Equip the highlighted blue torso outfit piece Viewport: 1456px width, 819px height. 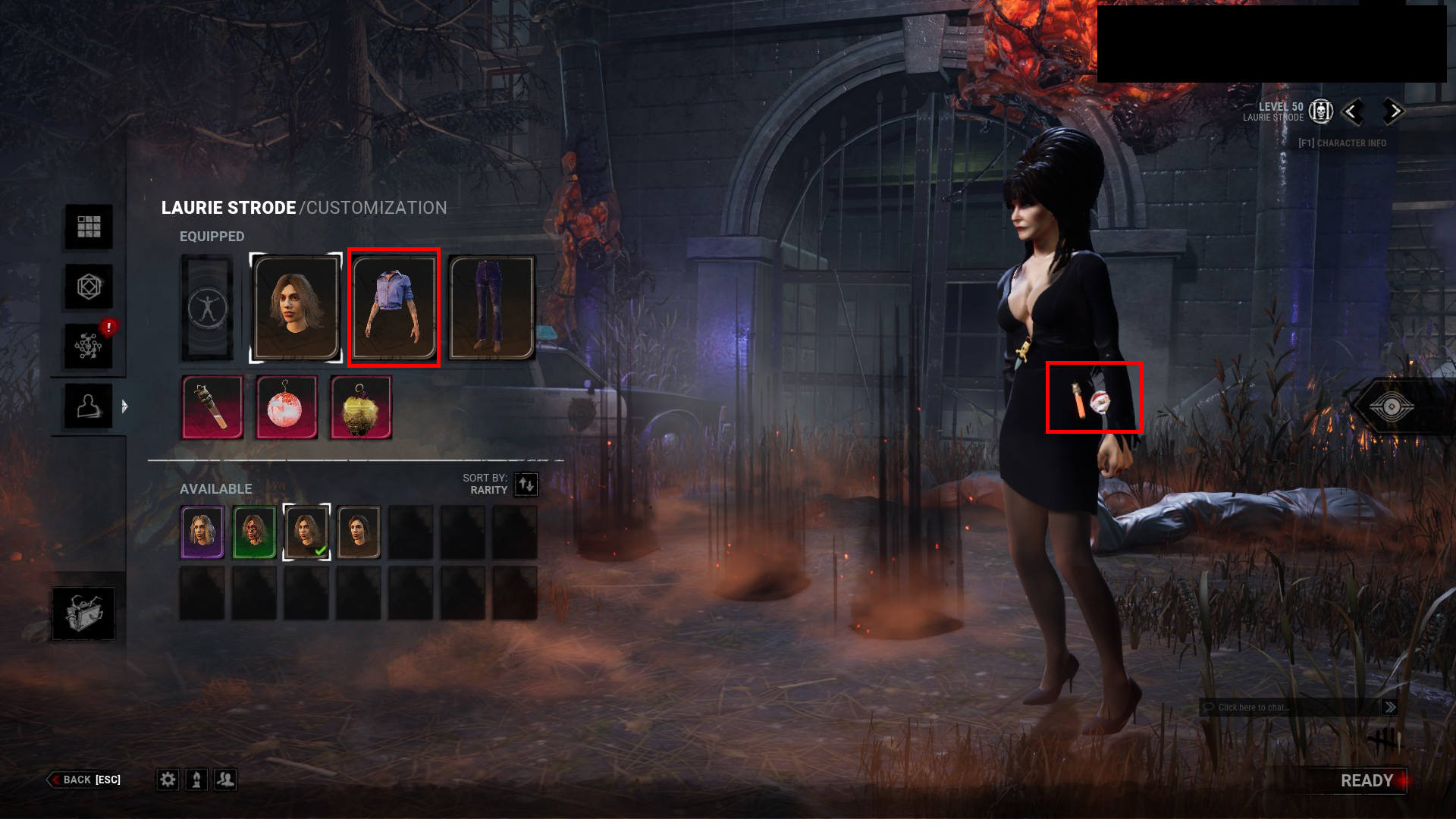click(x=394, y=307)
